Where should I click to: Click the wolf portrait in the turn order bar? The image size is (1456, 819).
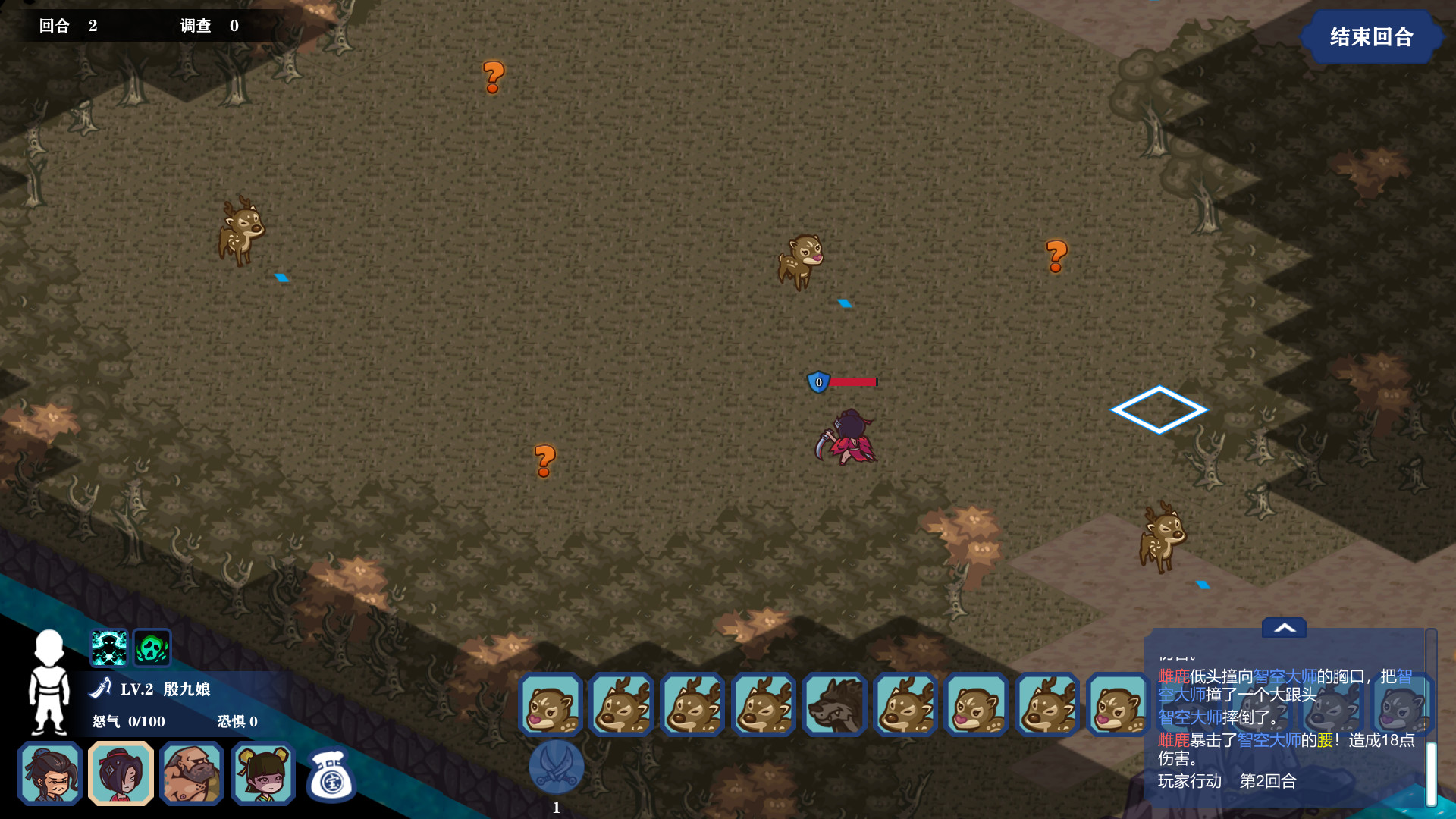click(x=833, y=705)
